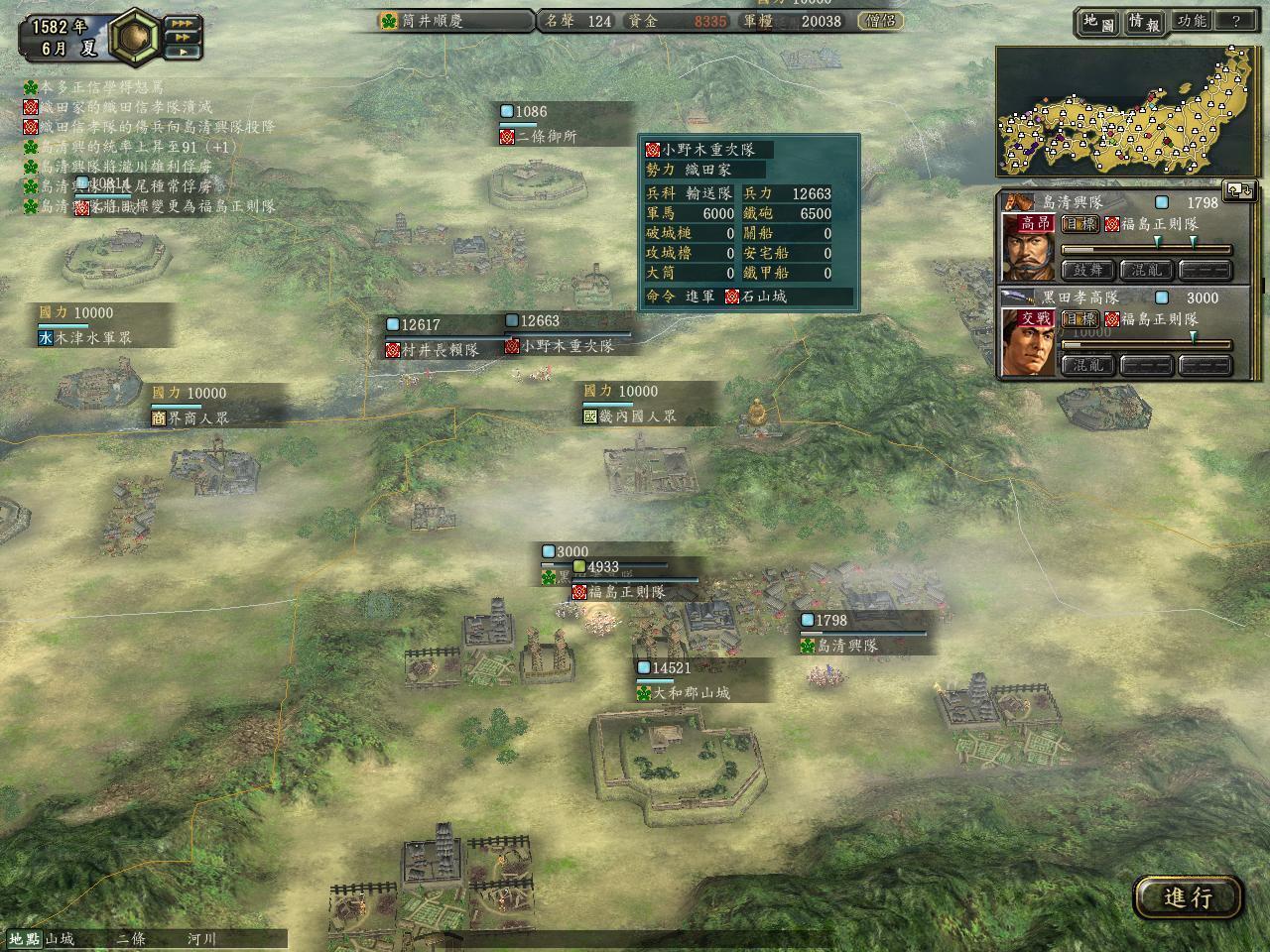Change 目標 target for 黑田孝高隊

[x=1079, y=319]
